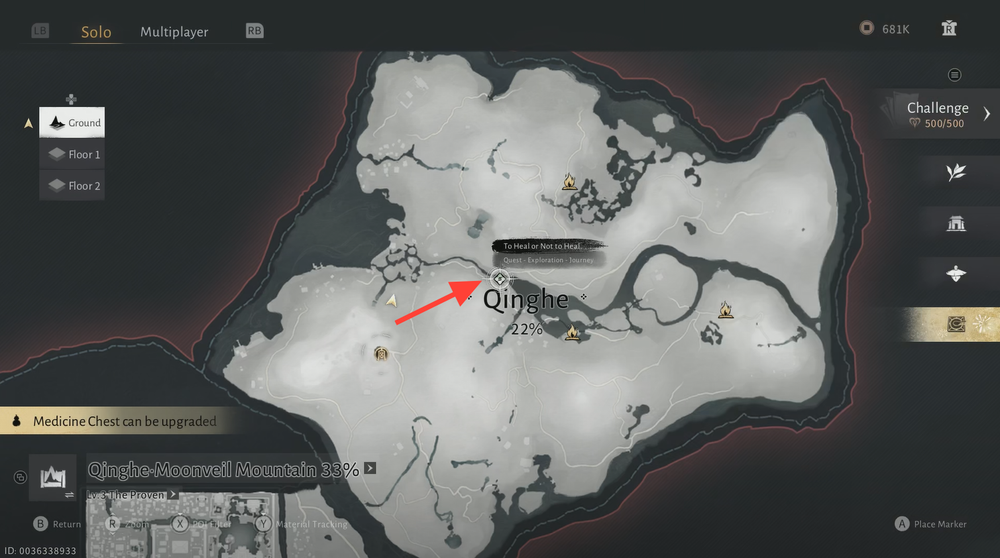The image size is (1000, 558).
Task: Expand Qinghe-Moonveil Mountain exploration progress
Action: pos(370,467)
